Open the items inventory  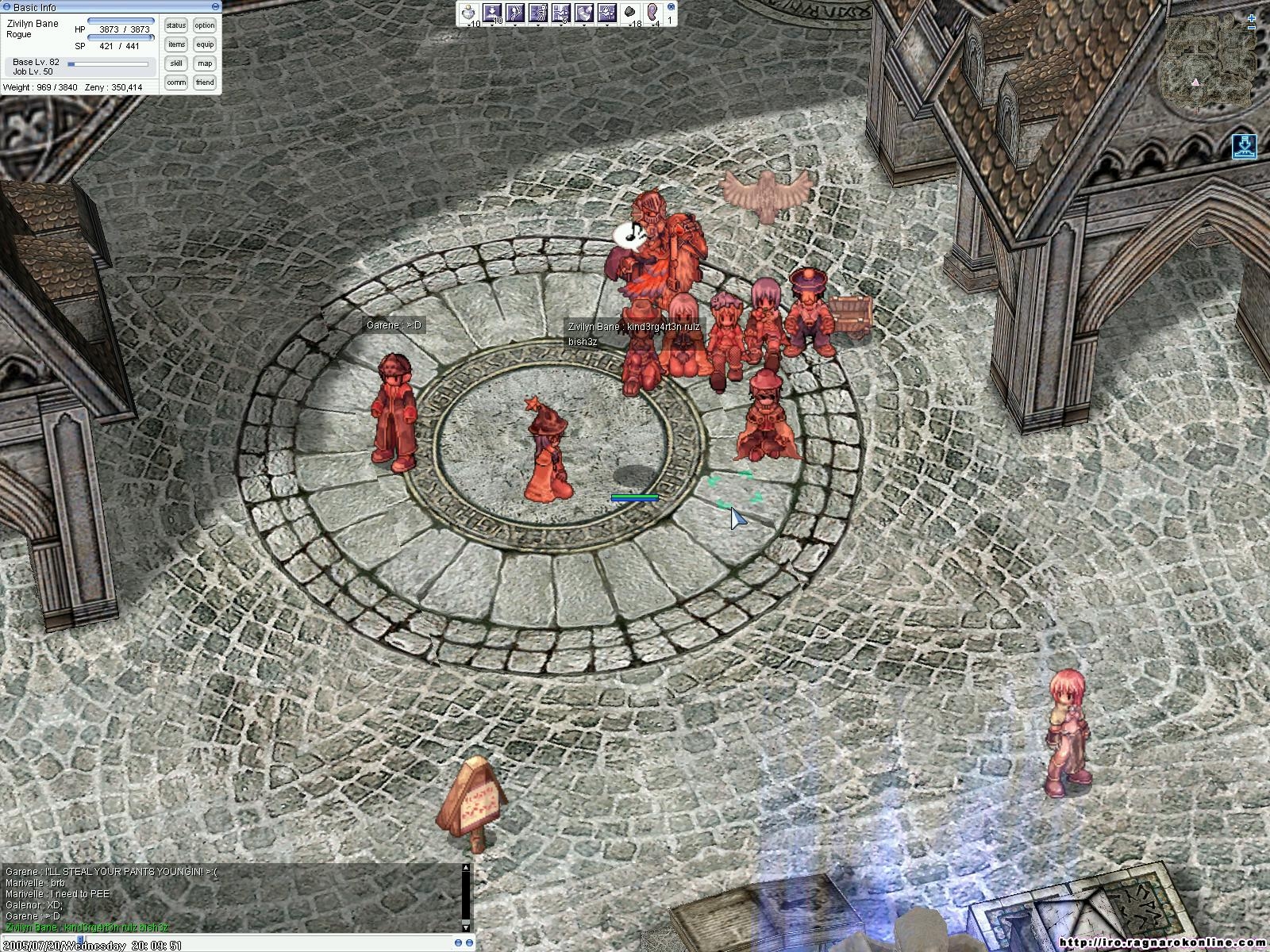175,44
